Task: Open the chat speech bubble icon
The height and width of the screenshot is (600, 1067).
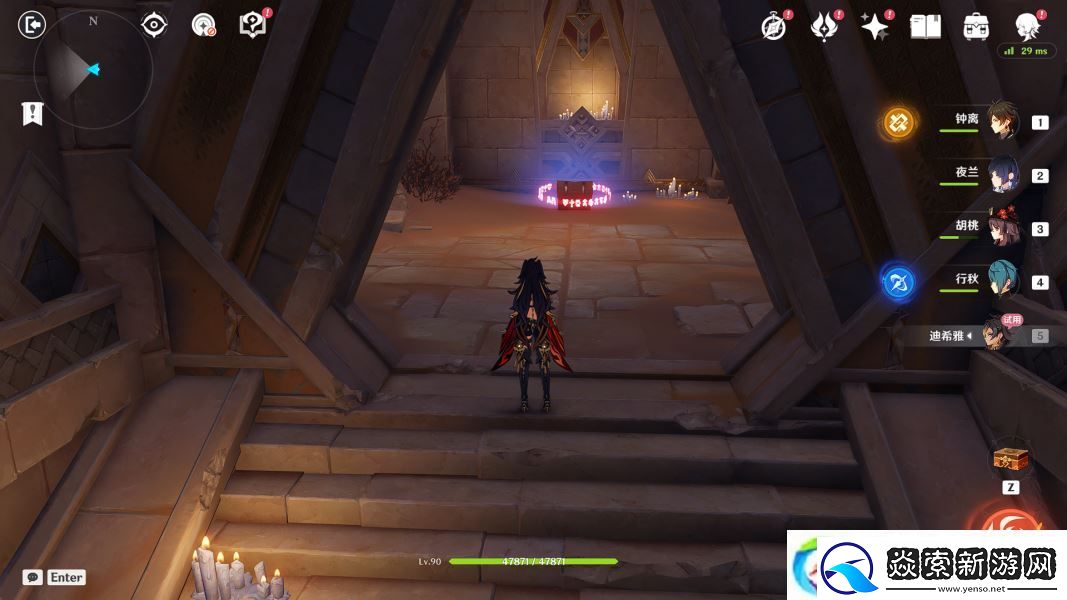Action: coord(33,577)
